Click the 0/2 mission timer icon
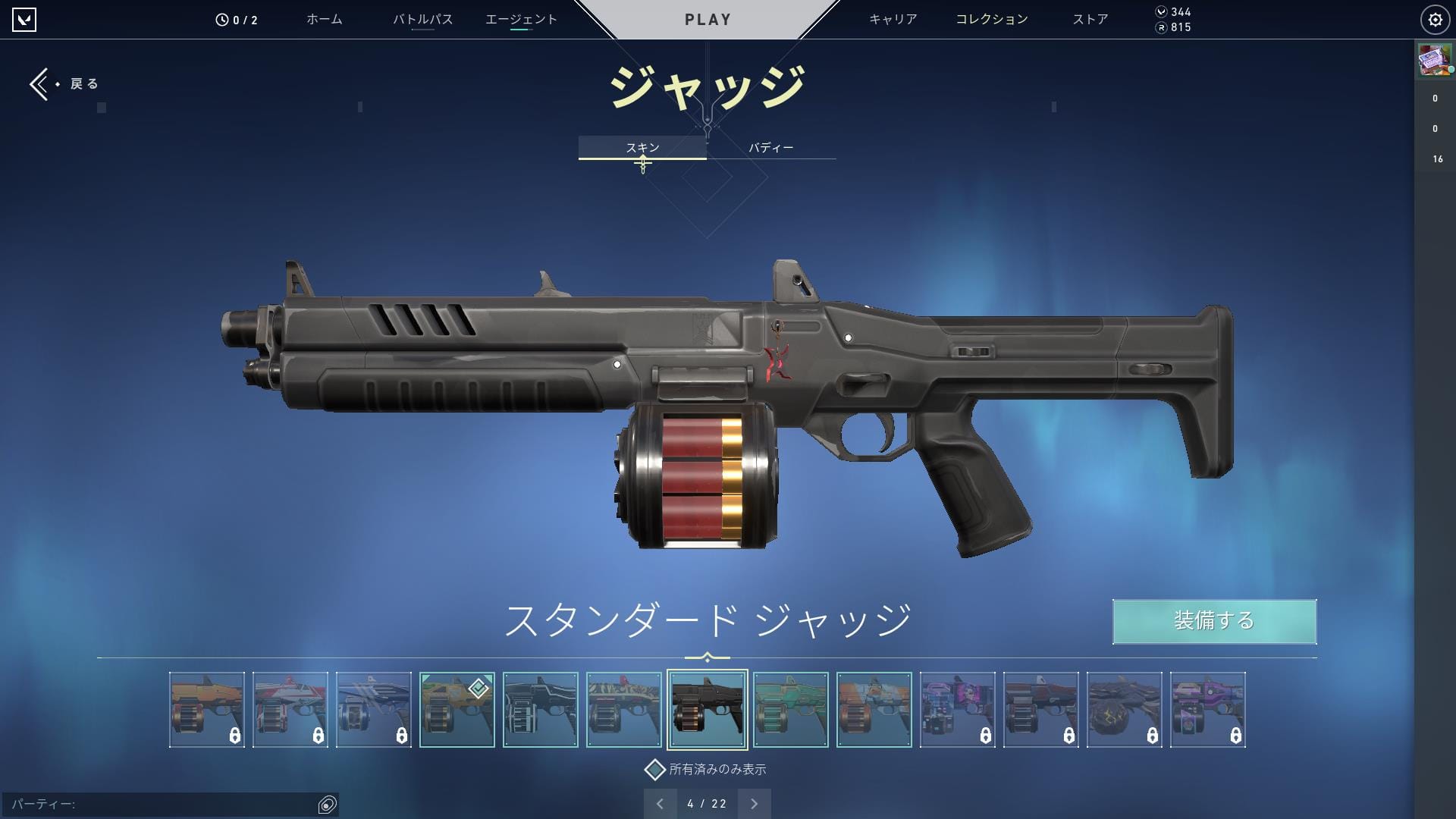This screenshot has height=819, width=1456. point(221,19)
